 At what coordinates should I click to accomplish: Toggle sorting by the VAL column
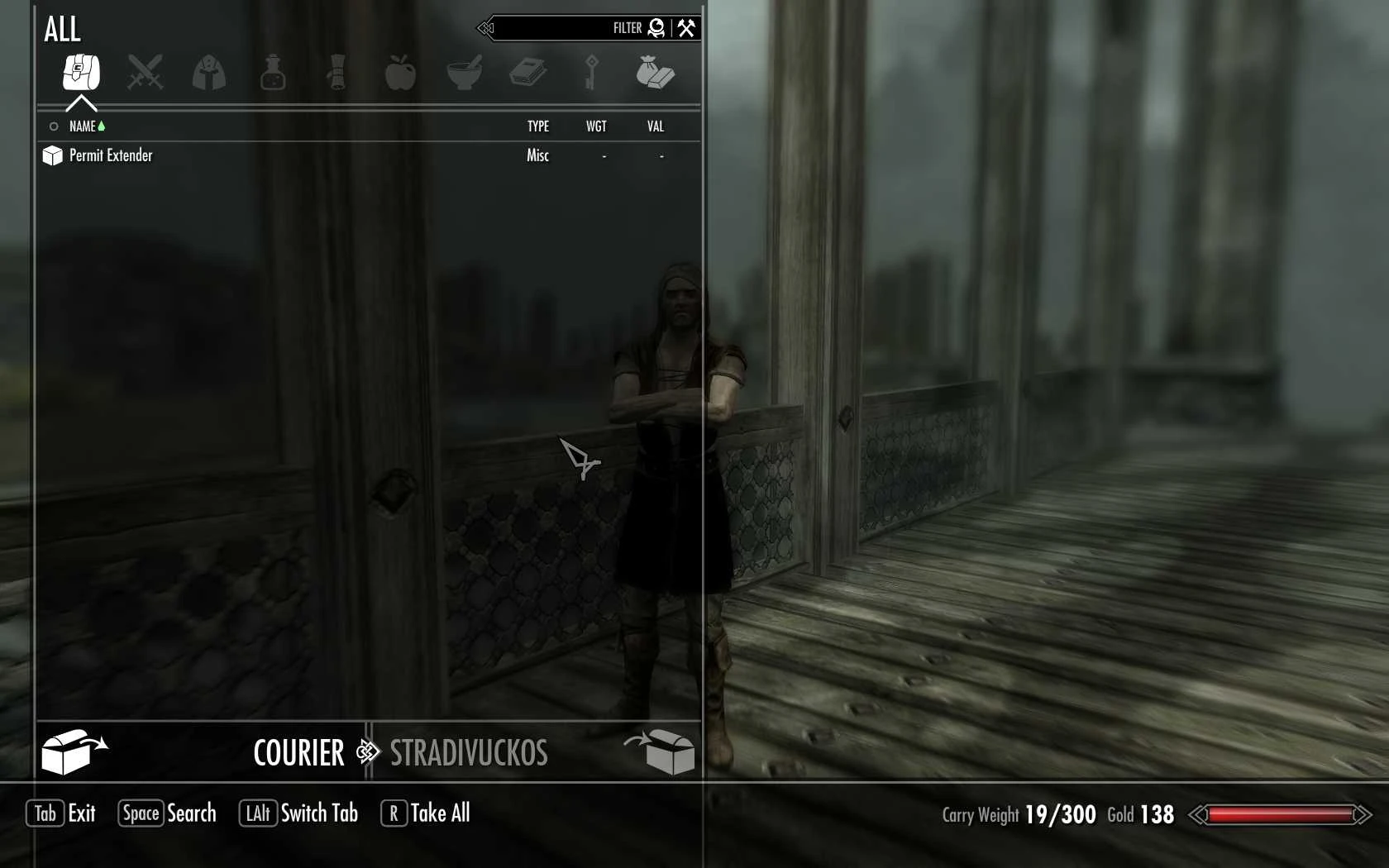click(x=656, y=126)
